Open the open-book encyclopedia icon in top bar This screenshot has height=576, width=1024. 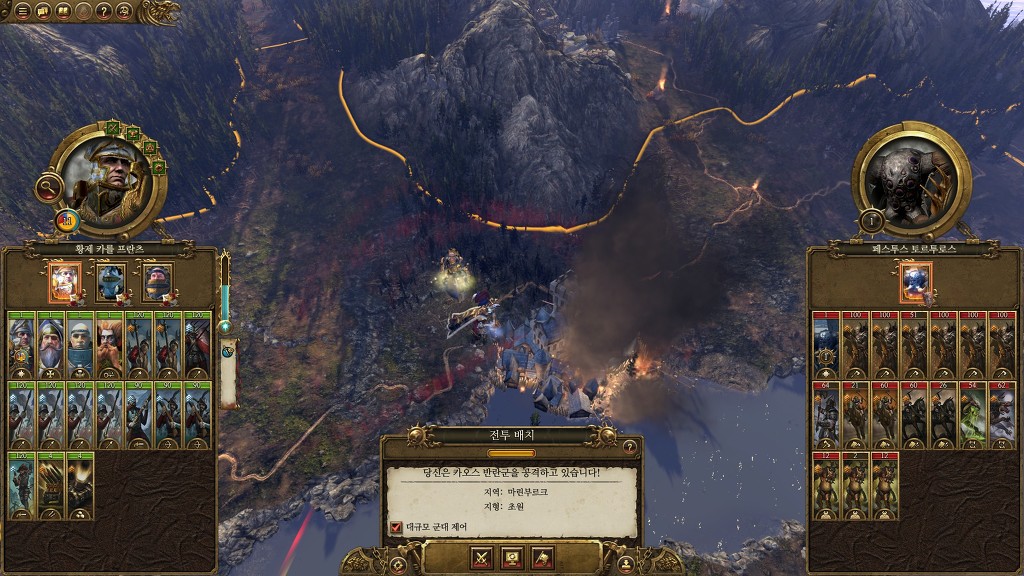63,11
